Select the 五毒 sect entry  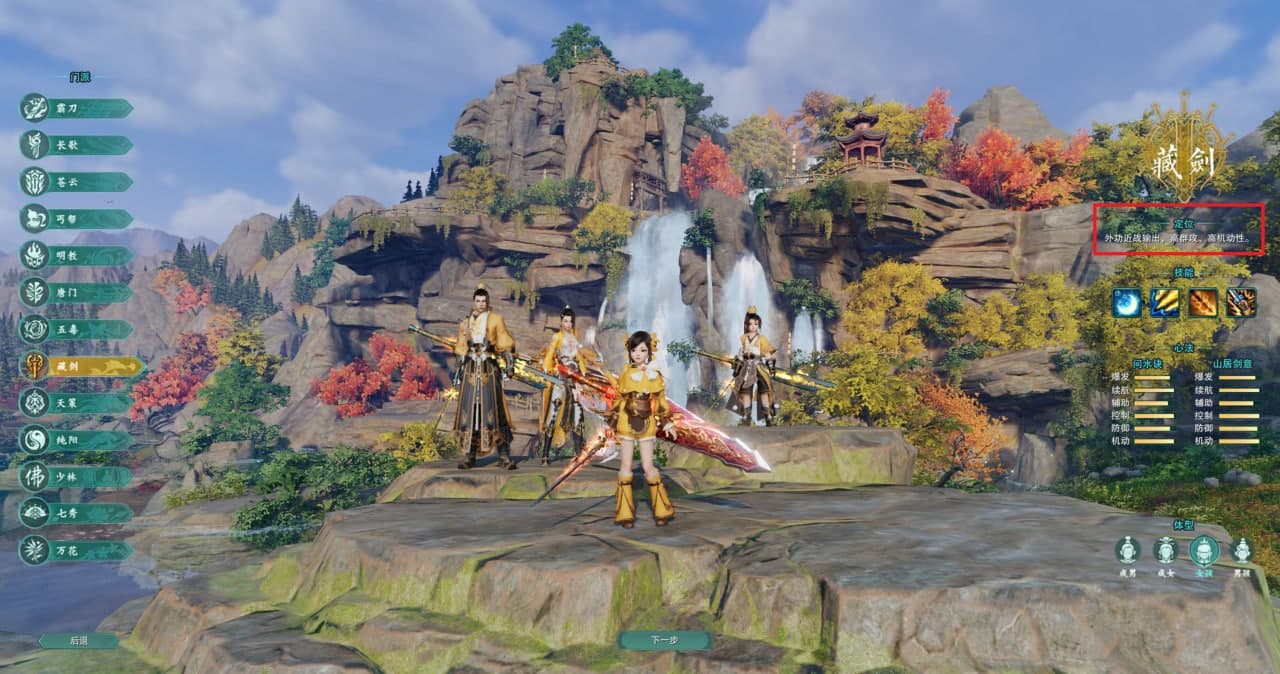(77, 329)
